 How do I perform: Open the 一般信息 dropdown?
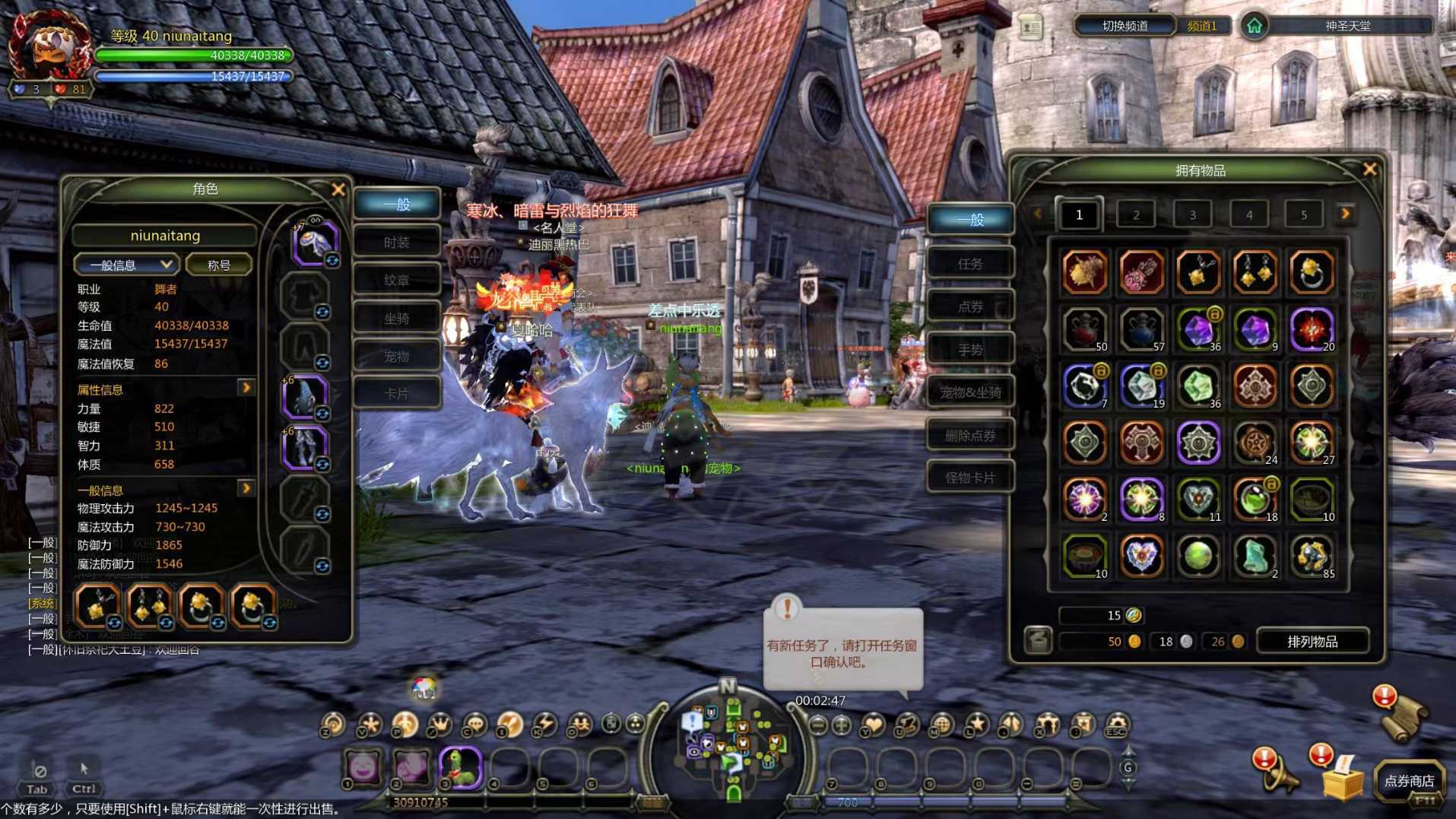click(126, 265)
